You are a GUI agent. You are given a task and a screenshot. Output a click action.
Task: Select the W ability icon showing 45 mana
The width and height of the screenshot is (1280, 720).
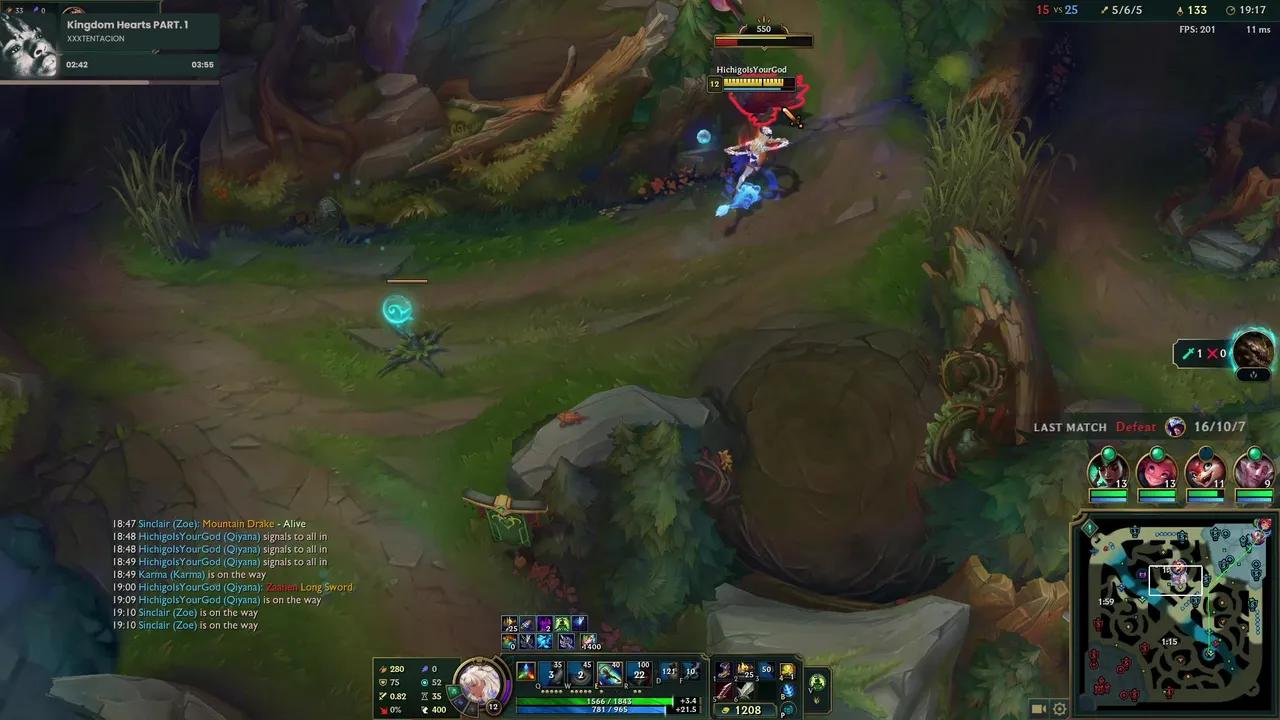click(x=581, y=673)
